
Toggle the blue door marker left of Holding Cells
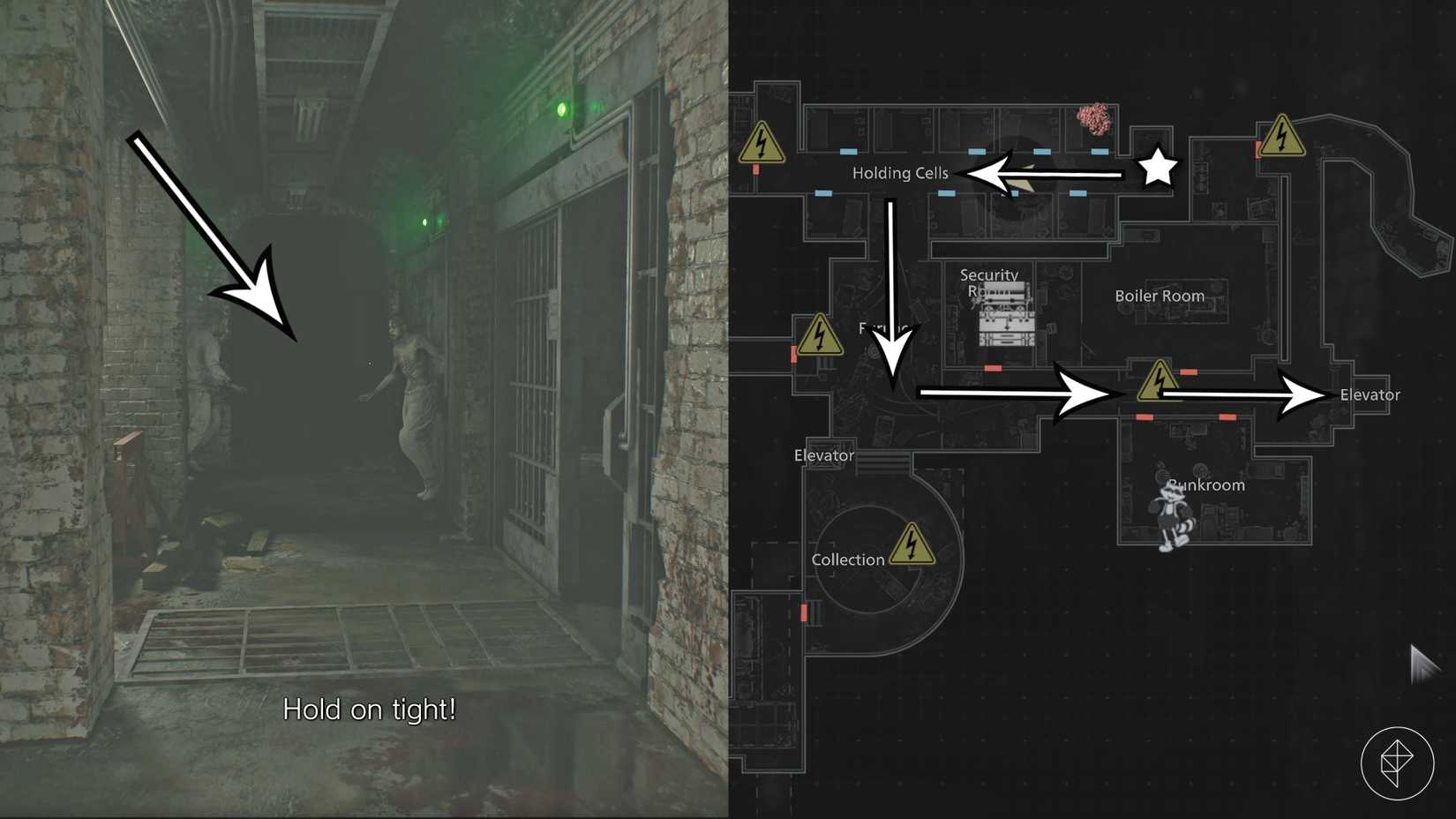(822, 192)
